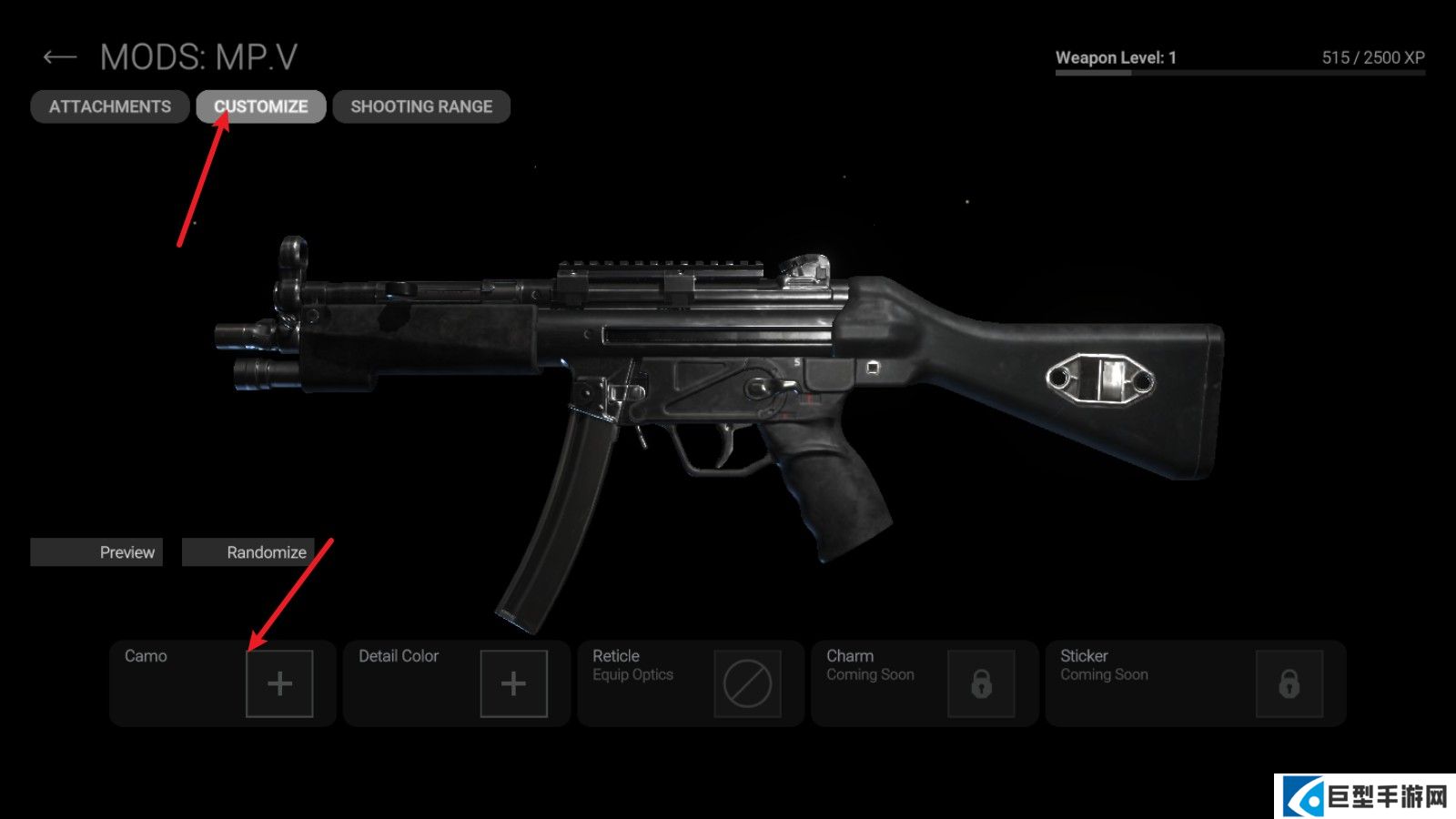Add a Camo with the plus slot
This screenshot has height=819, width=1456.
[x=279, y=683]
